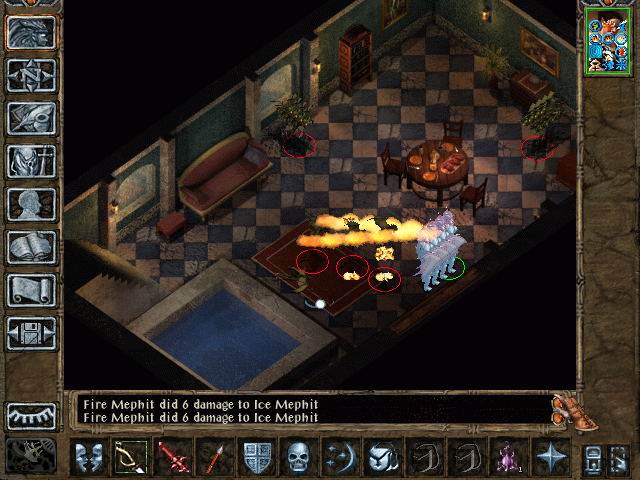Viewport: 640px width, 480px height.
Task: Open the area map with the compass icon
Action: 31,75
